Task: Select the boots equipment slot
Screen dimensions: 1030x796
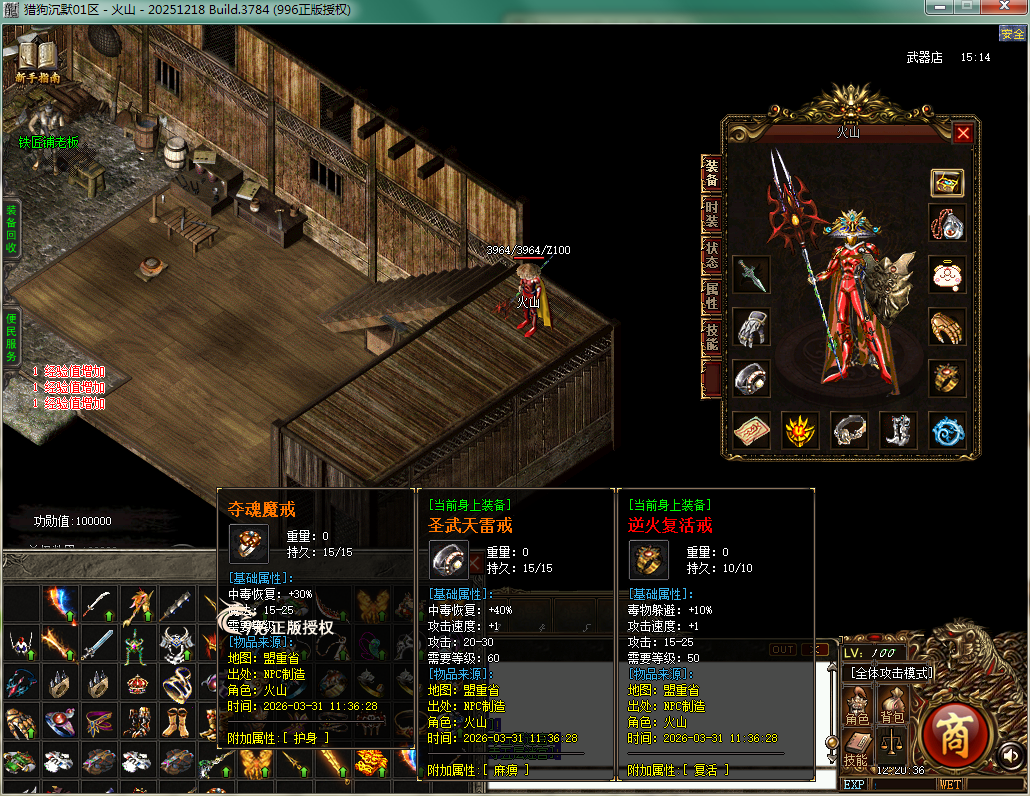Action: click(x=898, y=430)
